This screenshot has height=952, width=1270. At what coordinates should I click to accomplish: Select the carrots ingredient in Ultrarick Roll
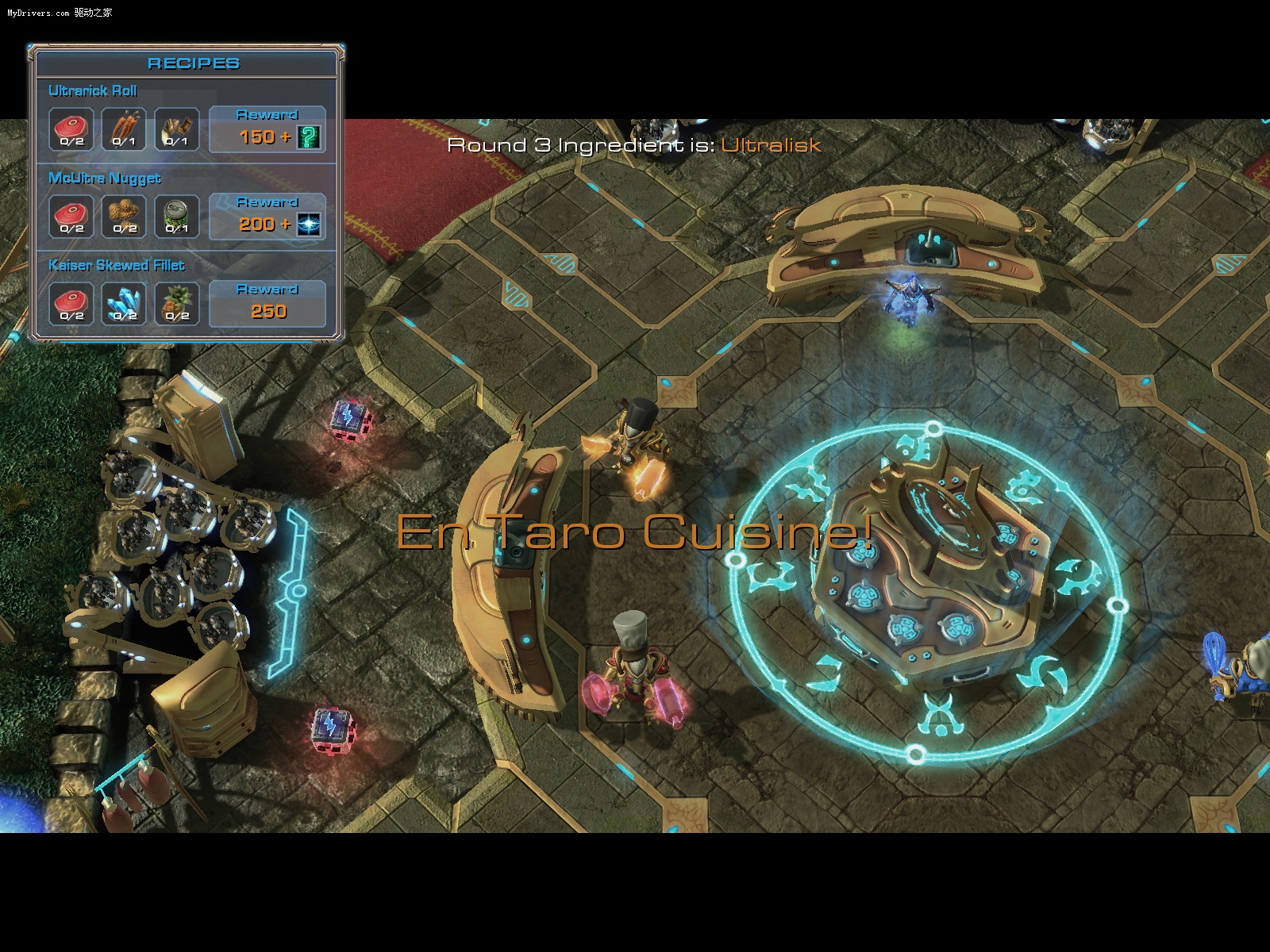tap(124, 129)
